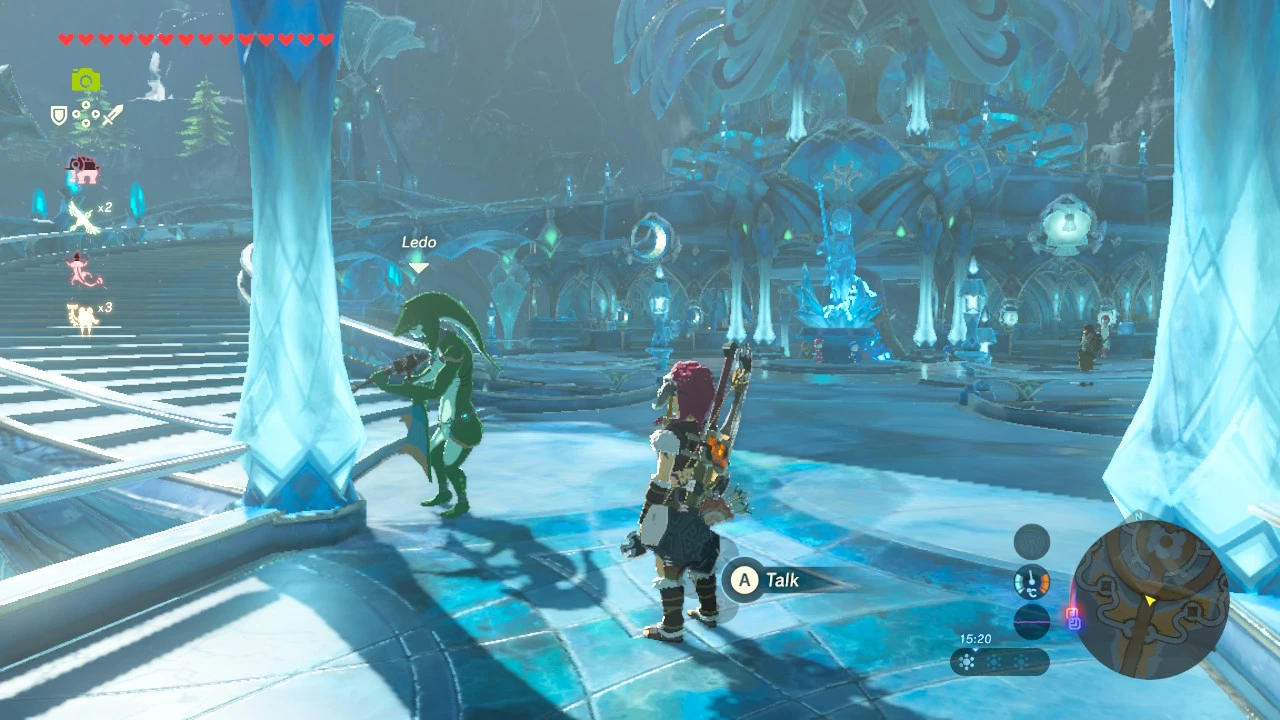Click the pink magnifier status icon
The height and width of the screenshot is (720, 1280).
pos(82,170)
